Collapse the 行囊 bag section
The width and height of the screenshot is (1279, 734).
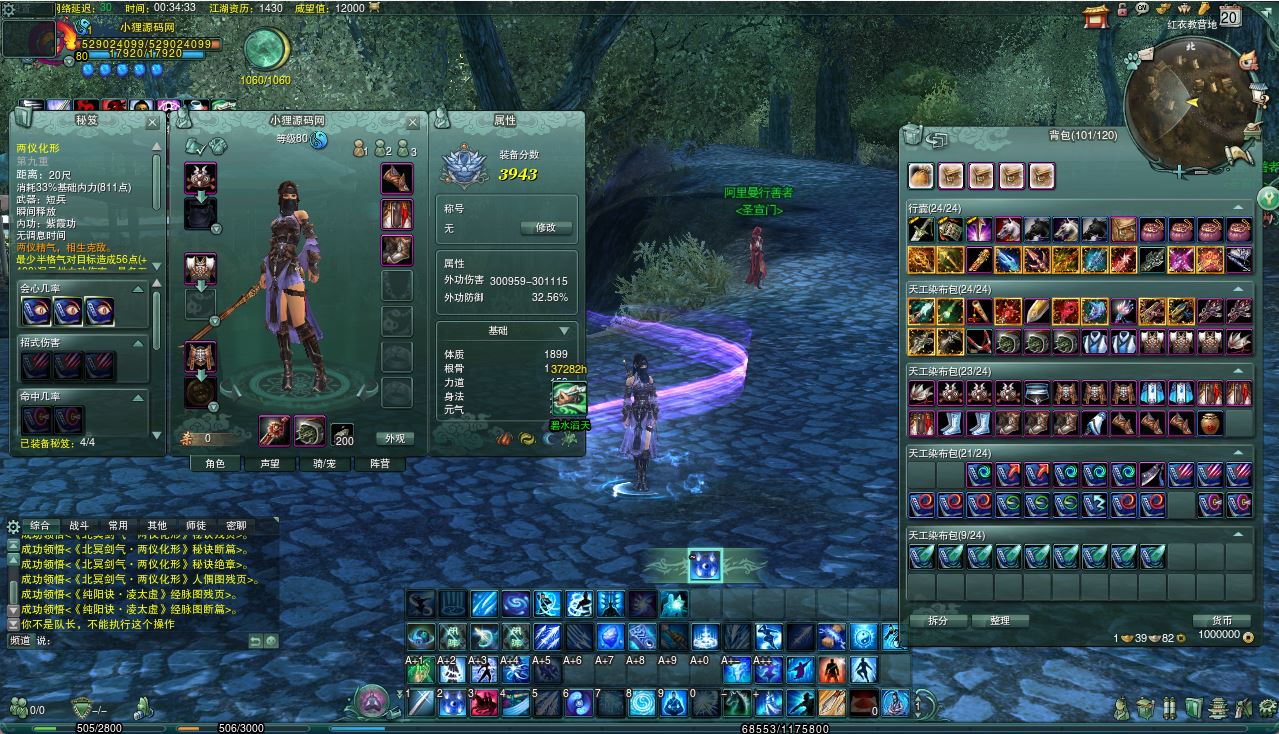point(1238,208)
